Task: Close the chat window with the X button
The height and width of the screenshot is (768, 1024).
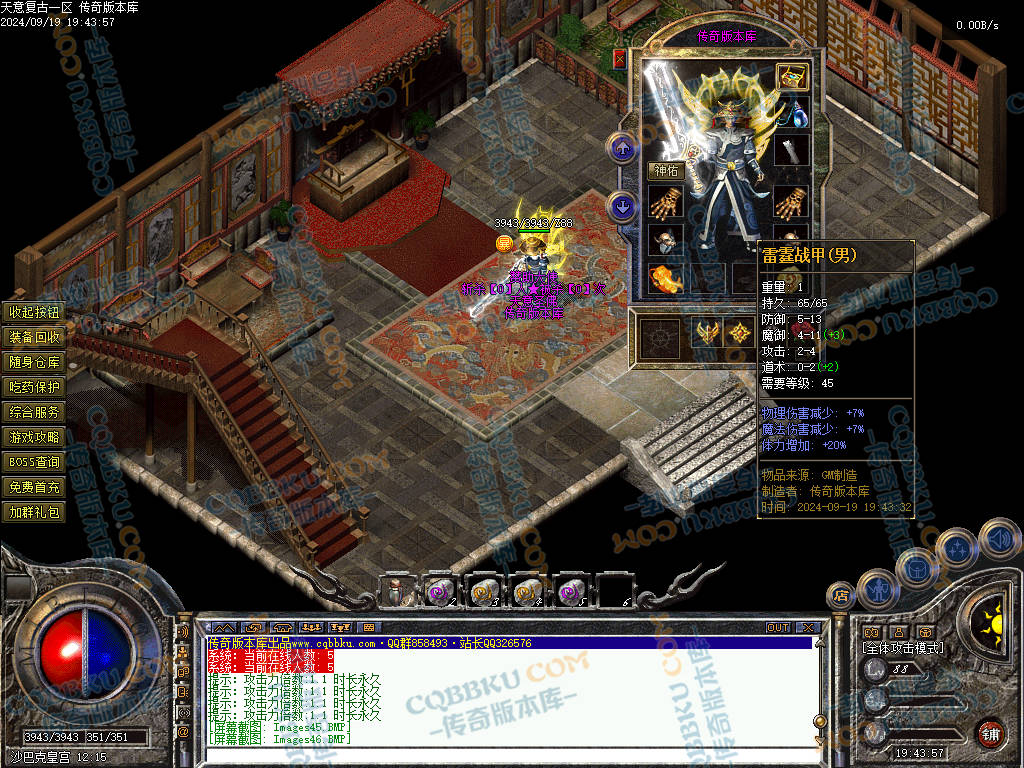Action: 808,628
